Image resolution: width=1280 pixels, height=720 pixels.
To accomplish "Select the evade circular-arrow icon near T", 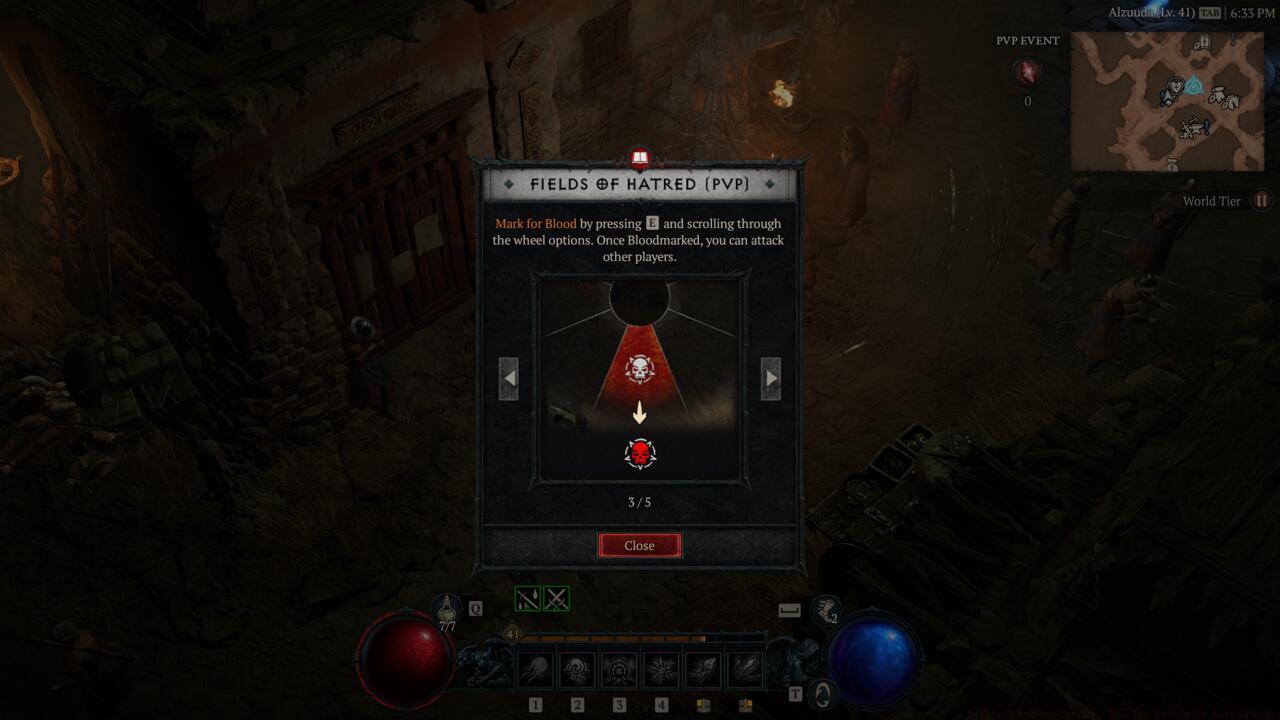I will tap(822, 691).
